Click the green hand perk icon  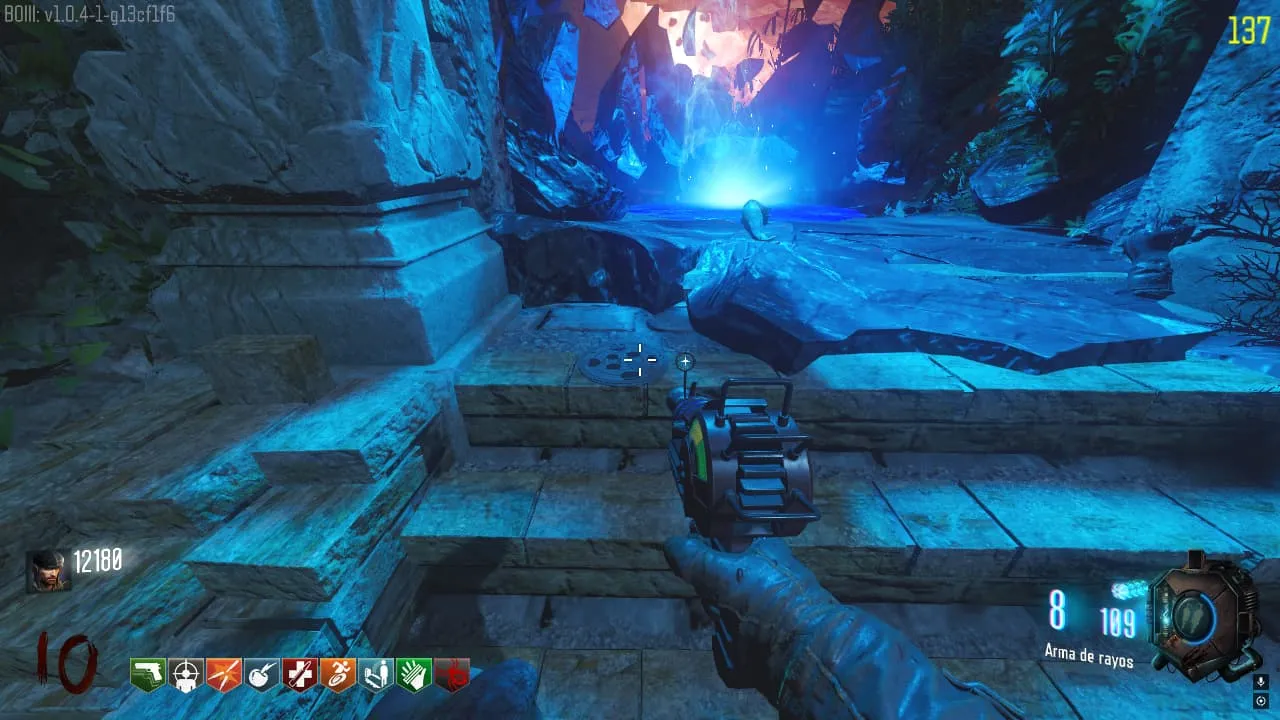point(414,675)
